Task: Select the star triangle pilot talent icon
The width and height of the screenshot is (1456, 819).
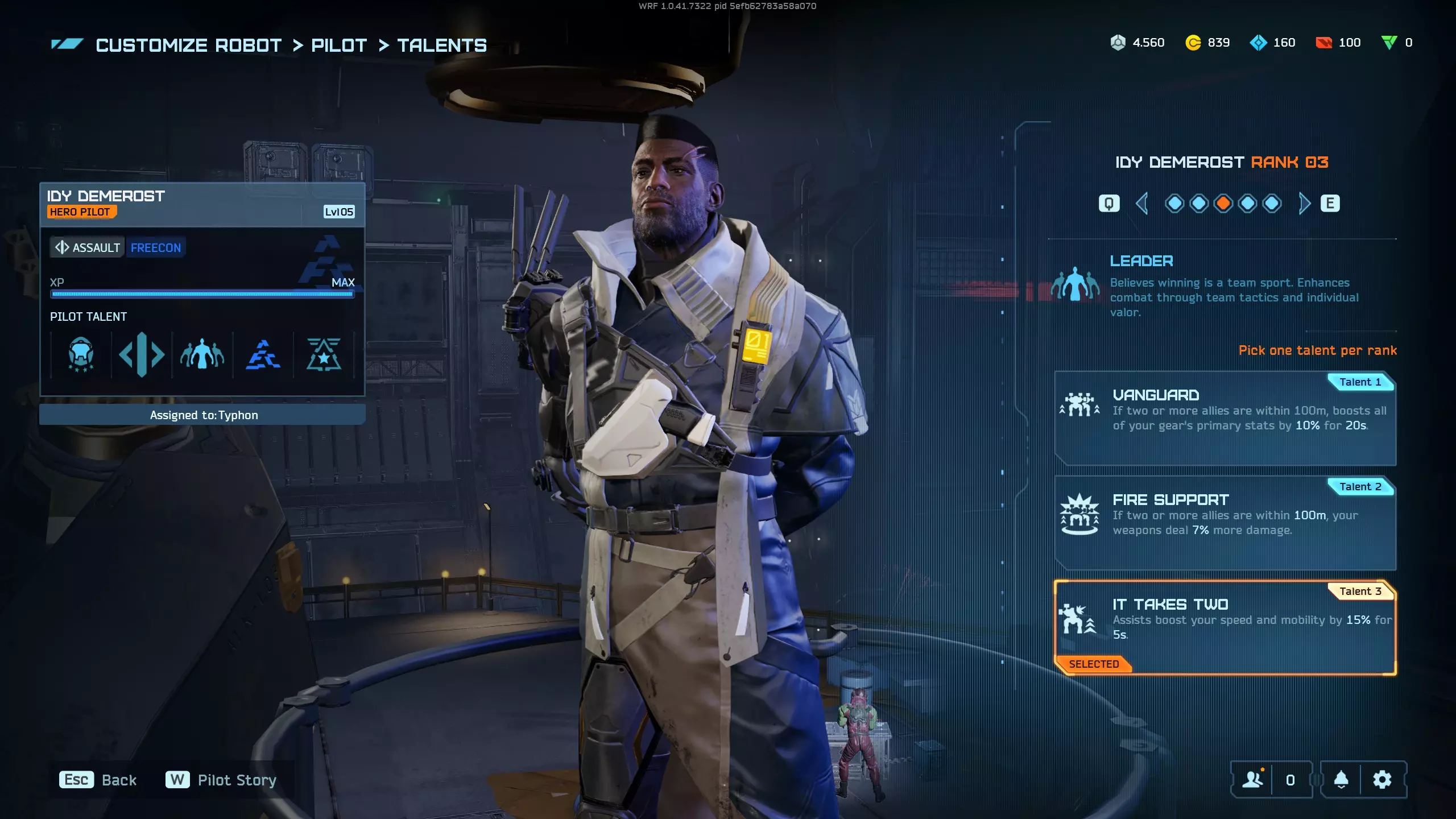Action: (x=324, y=354)
